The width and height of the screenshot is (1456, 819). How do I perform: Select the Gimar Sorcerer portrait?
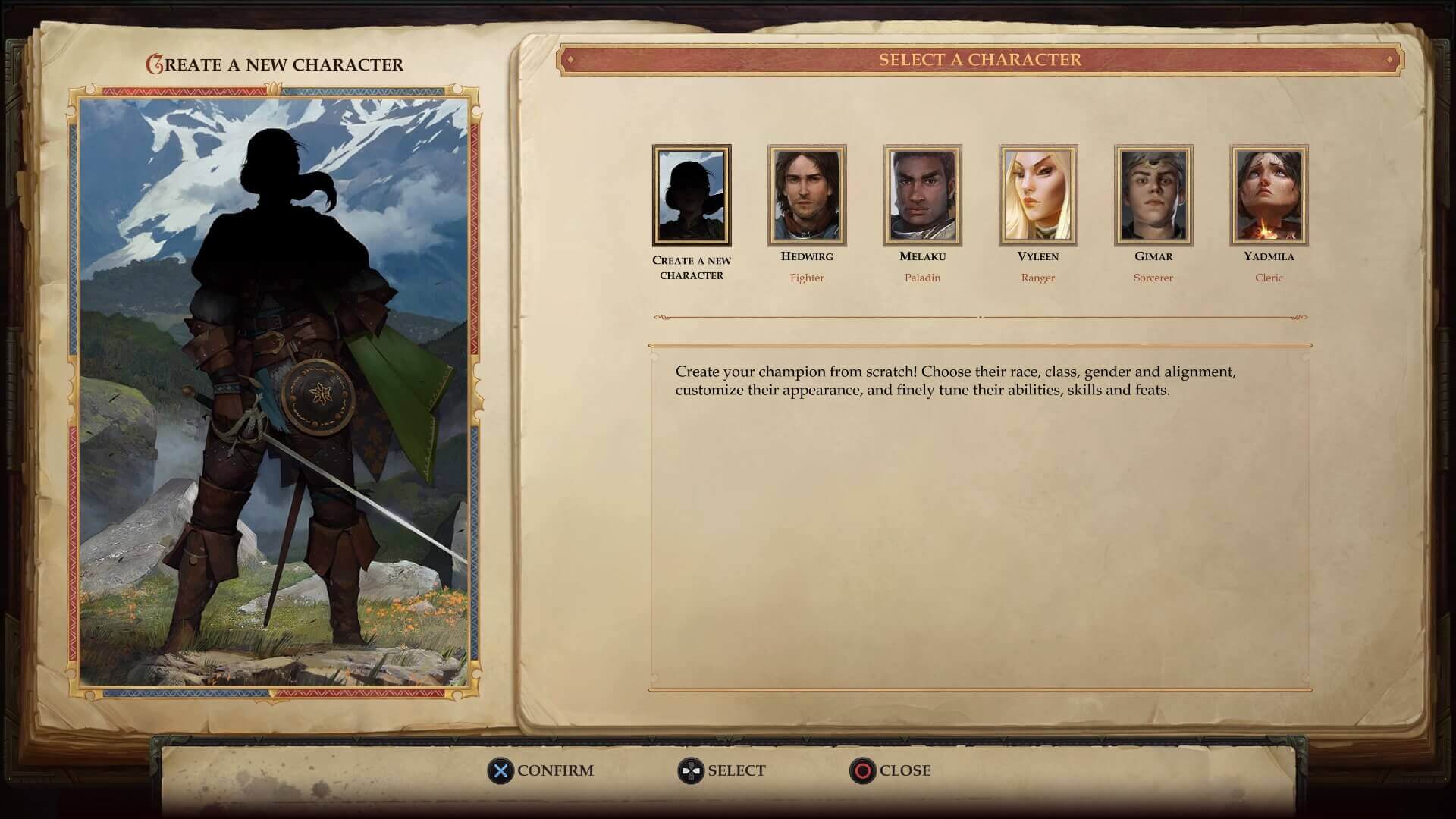coord(1153,195)
